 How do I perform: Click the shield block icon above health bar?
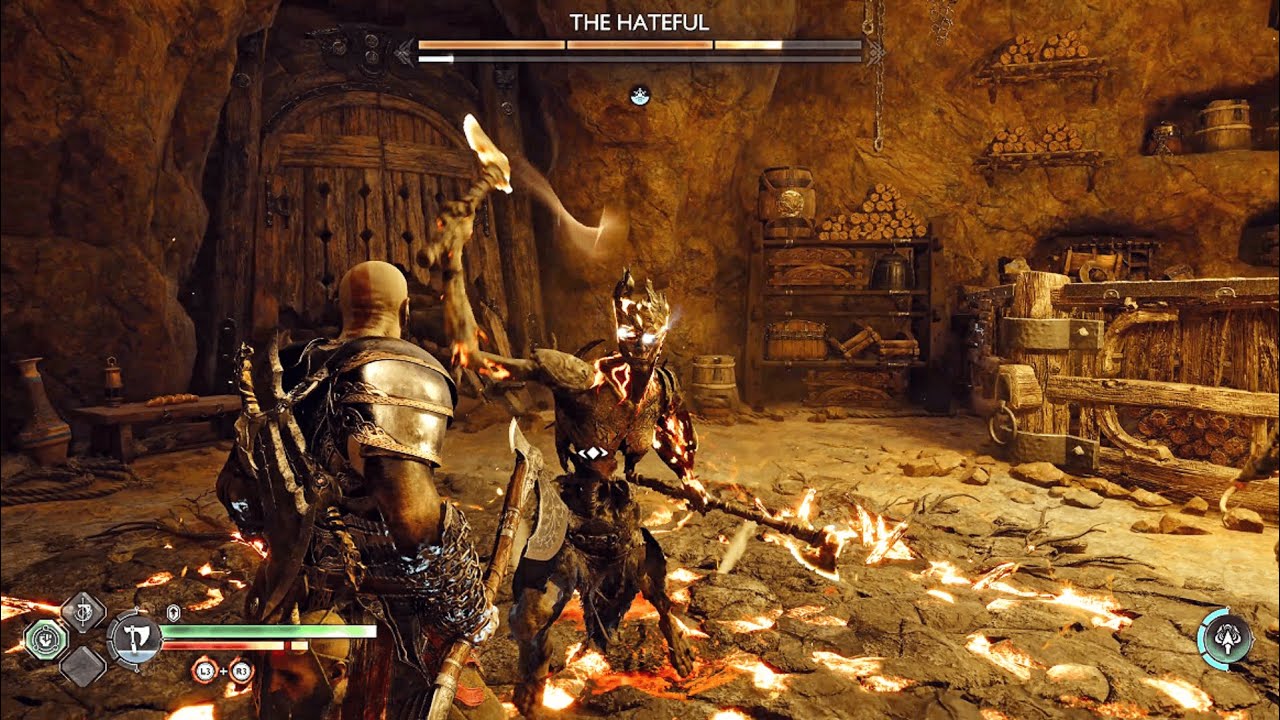173,611
